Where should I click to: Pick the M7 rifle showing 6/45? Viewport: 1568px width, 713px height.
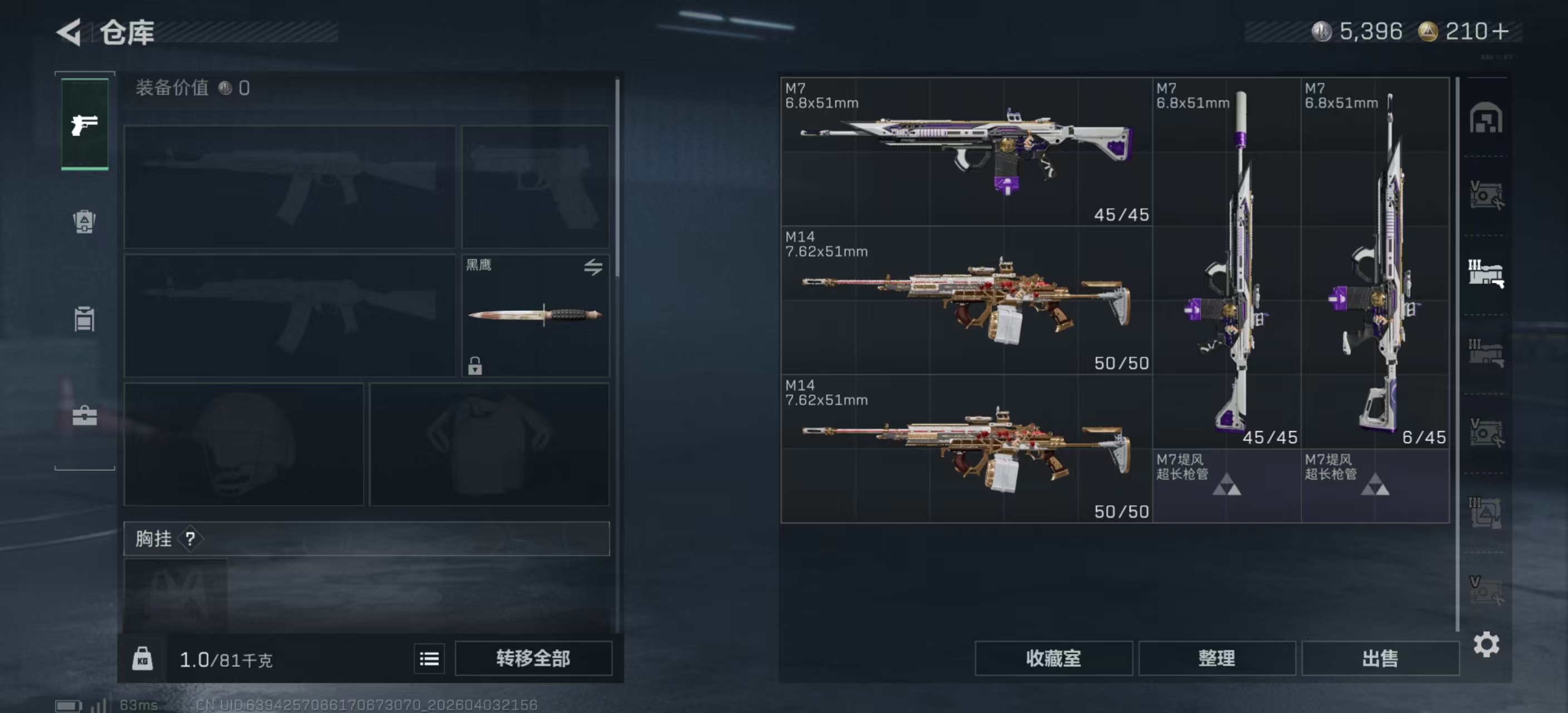pyautogui.click(x=1374, y=262)
